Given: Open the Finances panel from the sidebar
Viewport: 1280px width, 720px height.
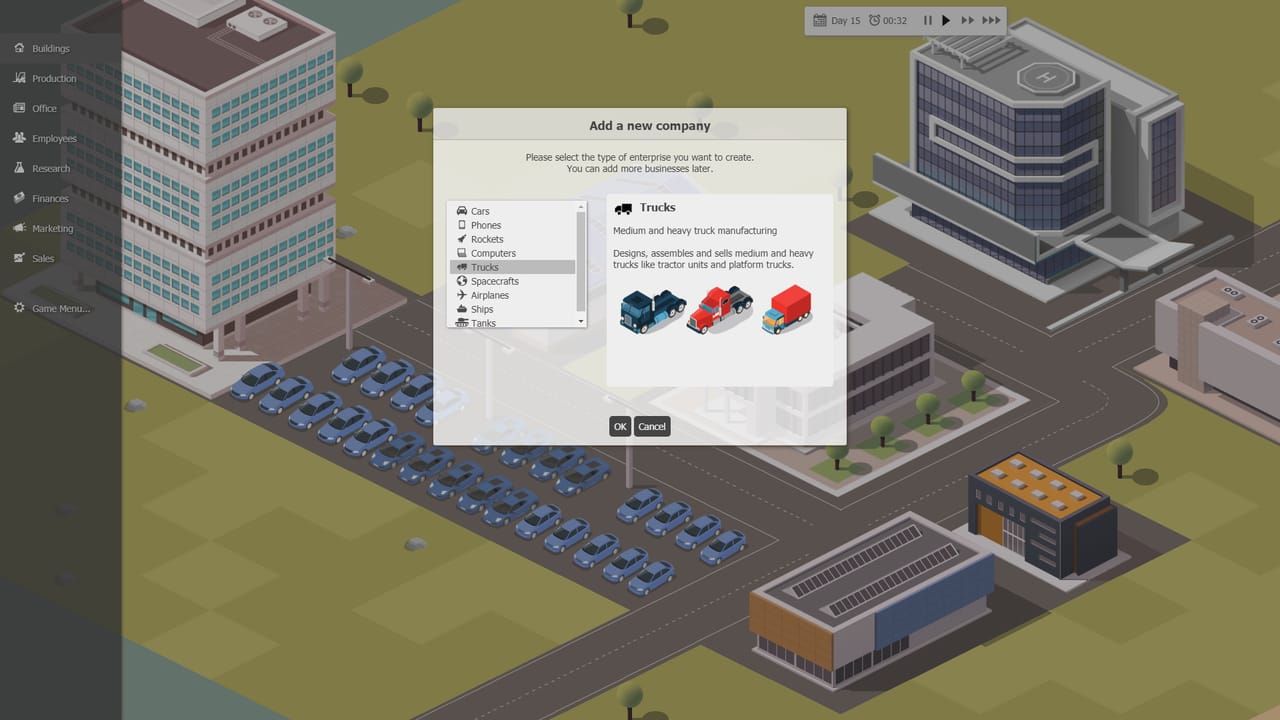Looking at the screenshot, I should 19,198.
